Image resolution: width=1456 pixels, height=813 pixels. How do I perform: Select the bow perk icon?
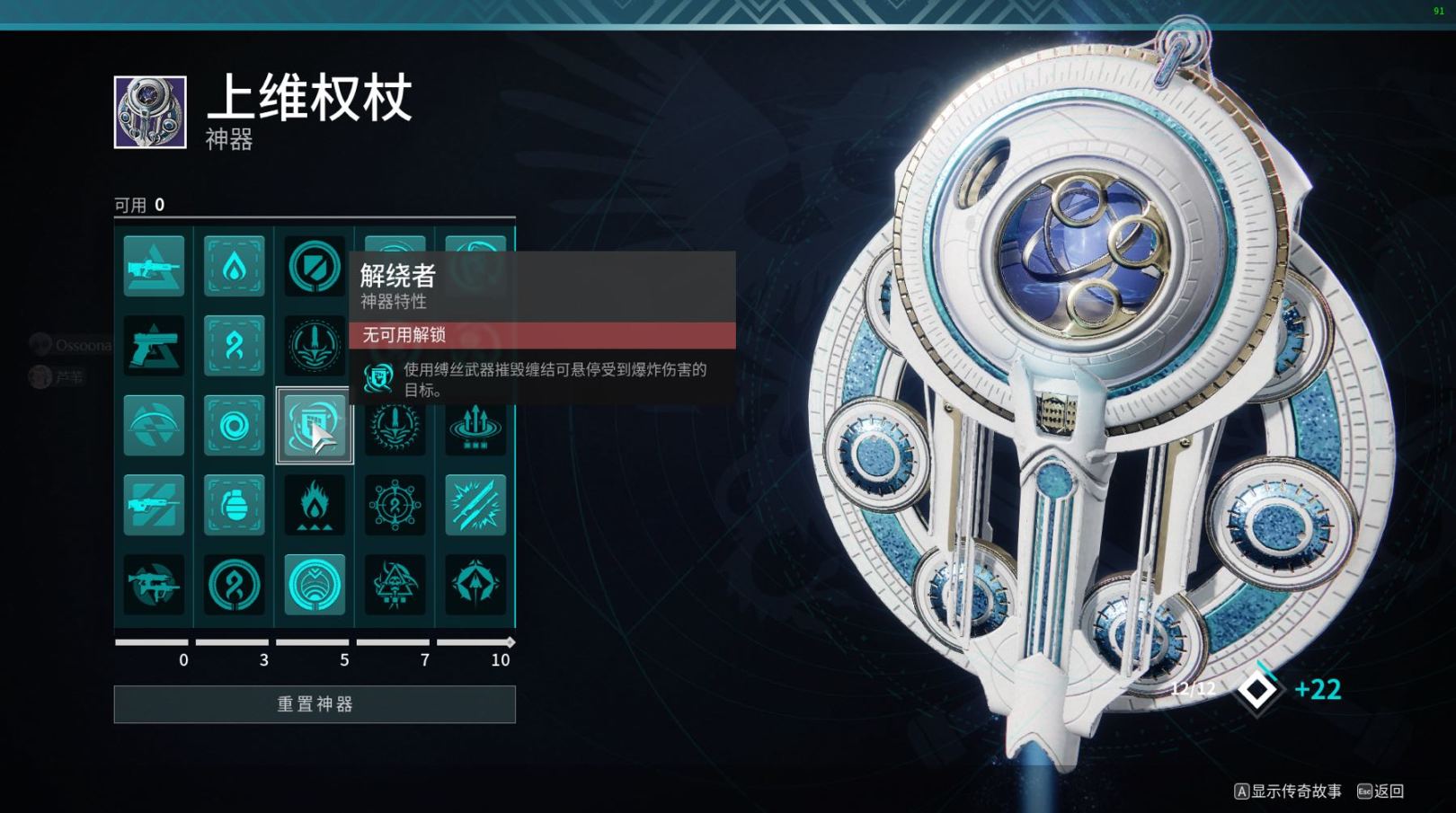click(154, 425)
